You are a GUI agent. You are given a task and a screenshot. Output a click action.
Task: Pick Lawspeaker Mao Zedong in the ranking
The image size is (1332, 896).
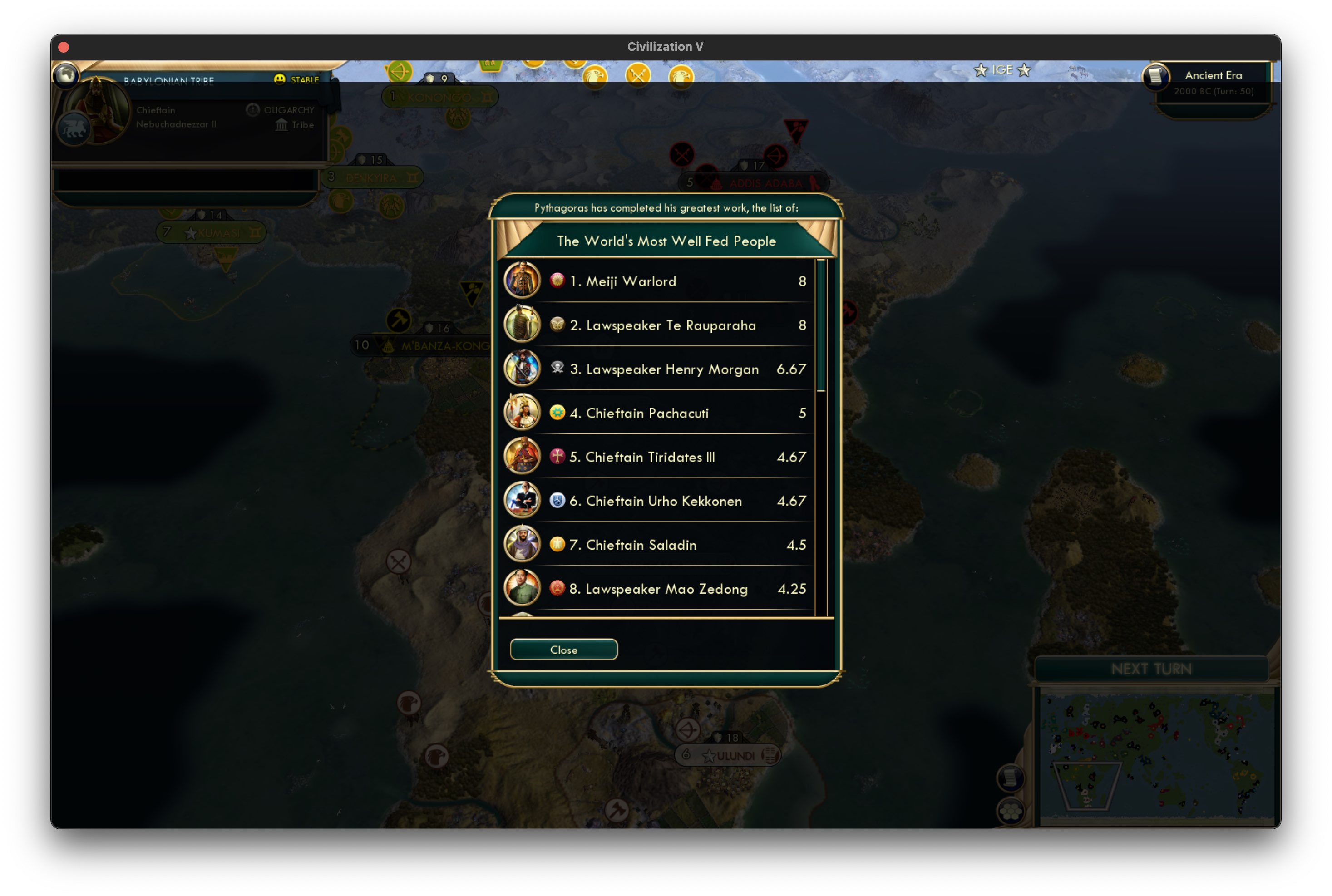pyautogui.click(x=657, y=589)
